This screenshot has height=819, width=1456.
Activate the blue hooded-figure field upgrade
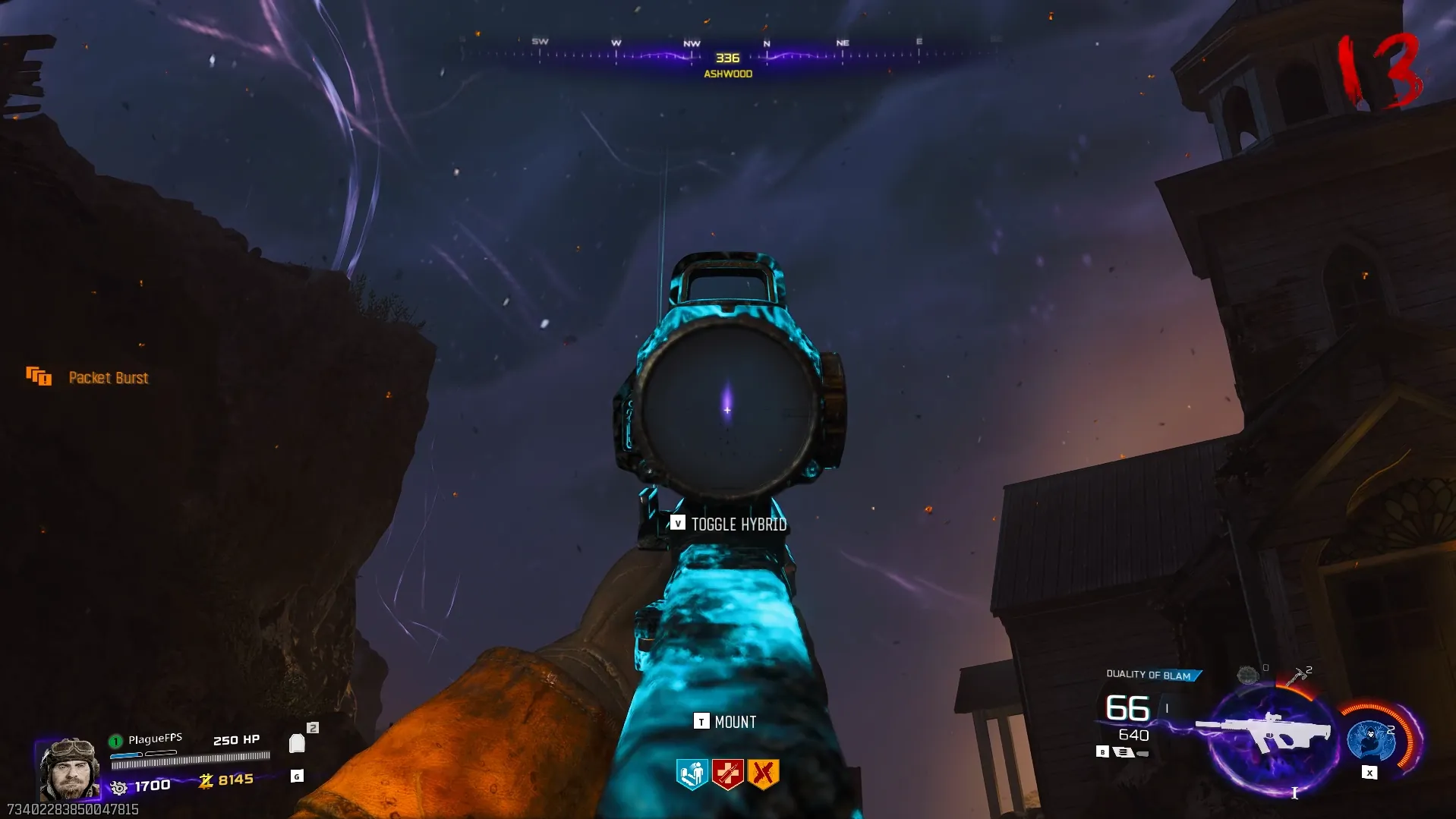[x=1371, y=741]
